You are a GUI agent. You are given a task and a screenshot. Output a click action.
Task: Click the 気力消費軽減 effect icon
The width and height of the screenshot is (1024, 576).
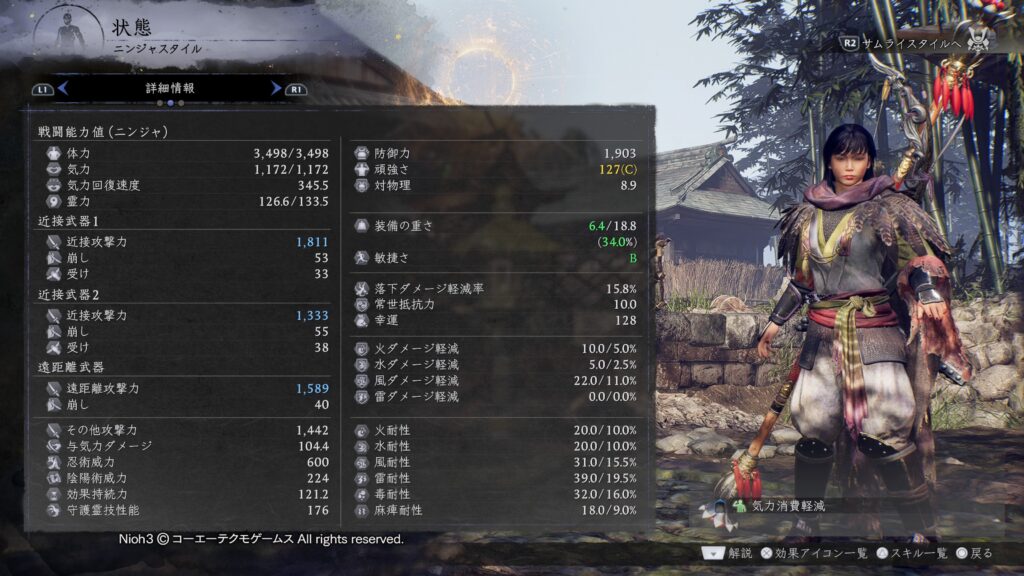(739, 506)
